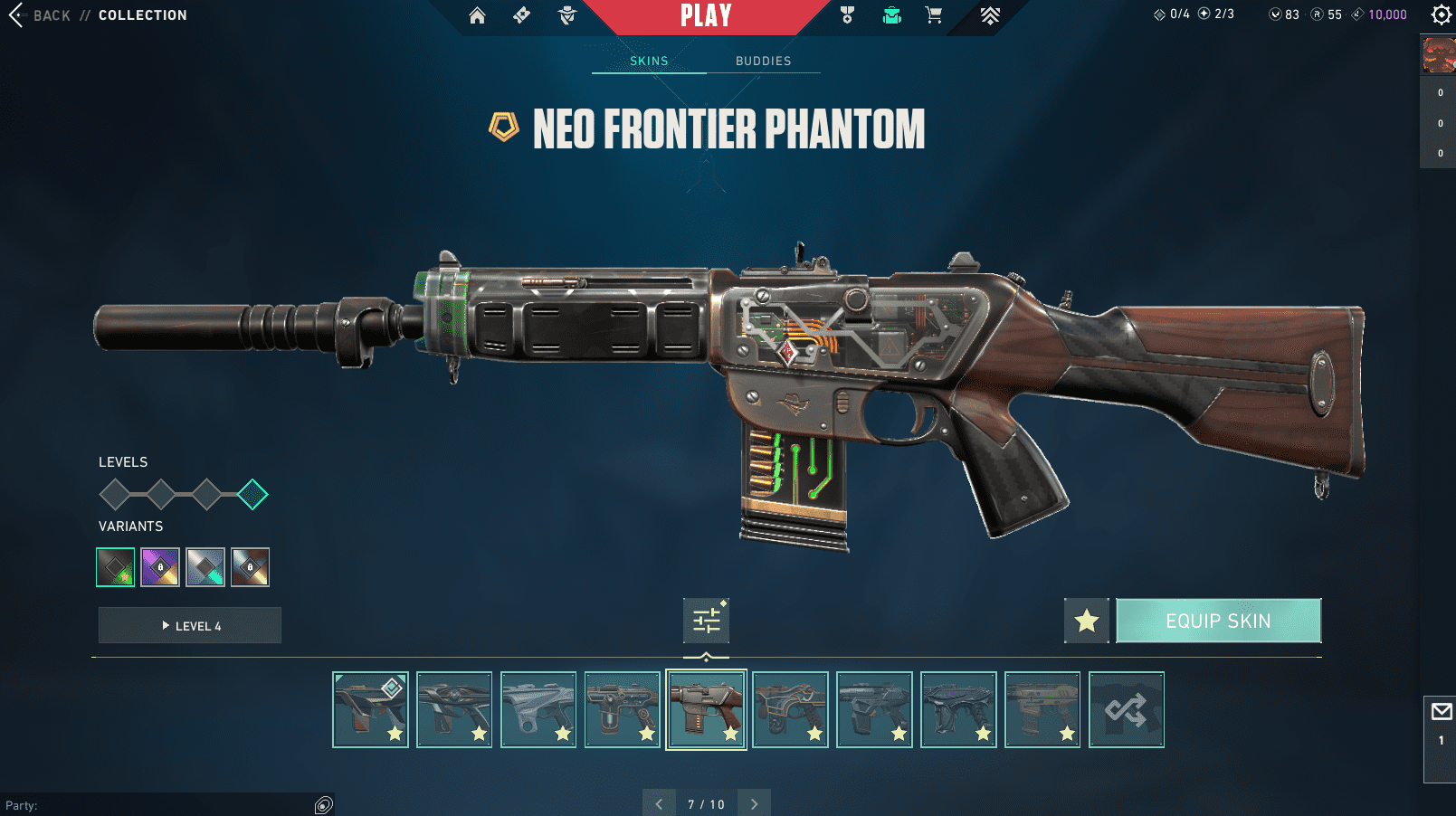The width and height of the screenshot is (1456, 816).
Task: Open the mail envelope inbox
Action: (x=1441, y=712)
